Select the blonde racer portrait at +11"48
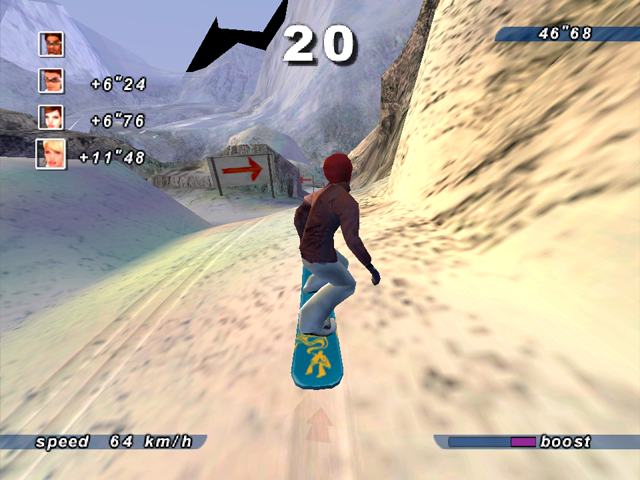This screenshot has width=640, height=480. click(x=51, y=154)
